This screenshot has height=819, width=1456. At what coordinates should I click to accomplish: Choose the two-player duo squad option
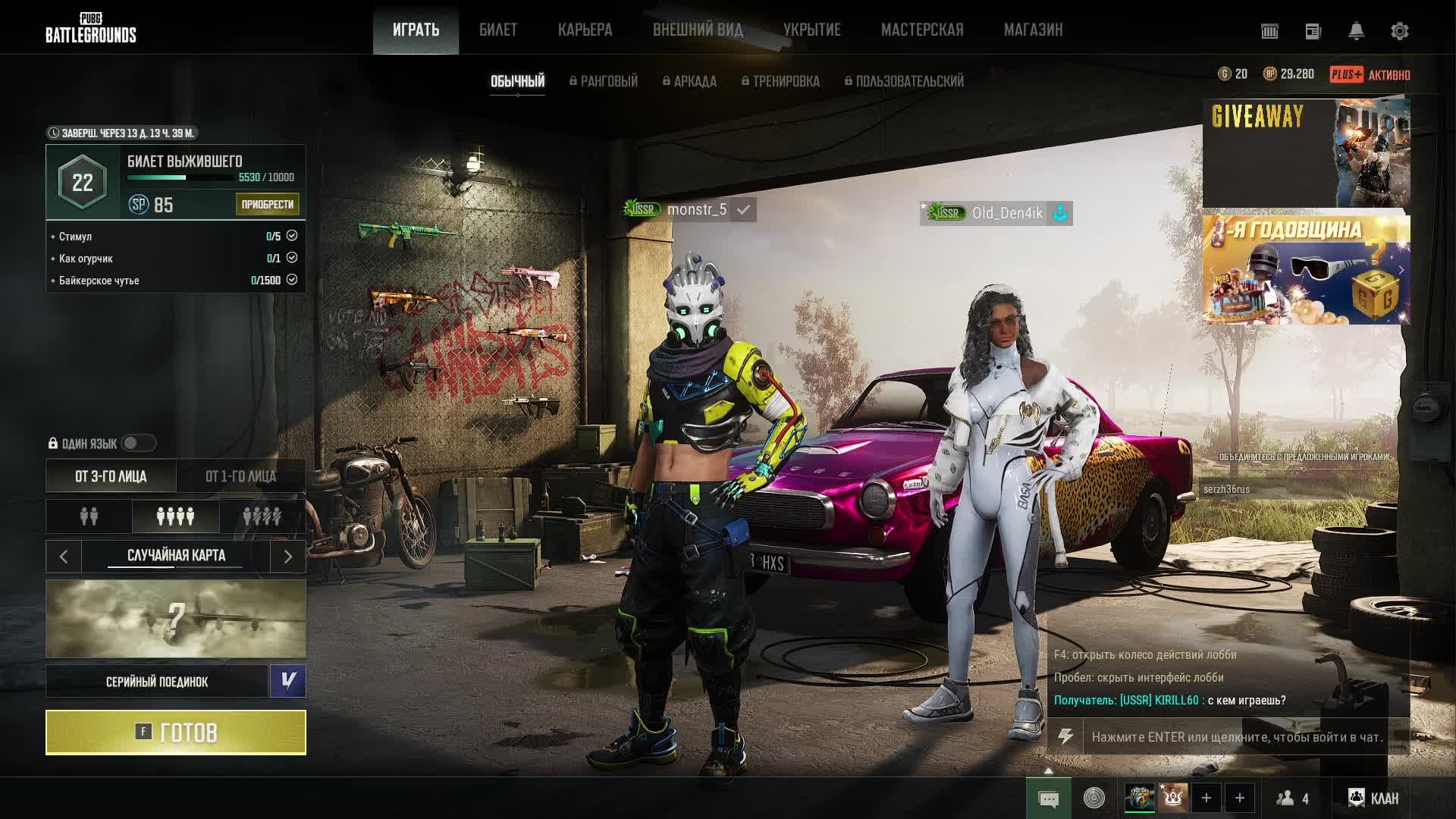point(89,516)
